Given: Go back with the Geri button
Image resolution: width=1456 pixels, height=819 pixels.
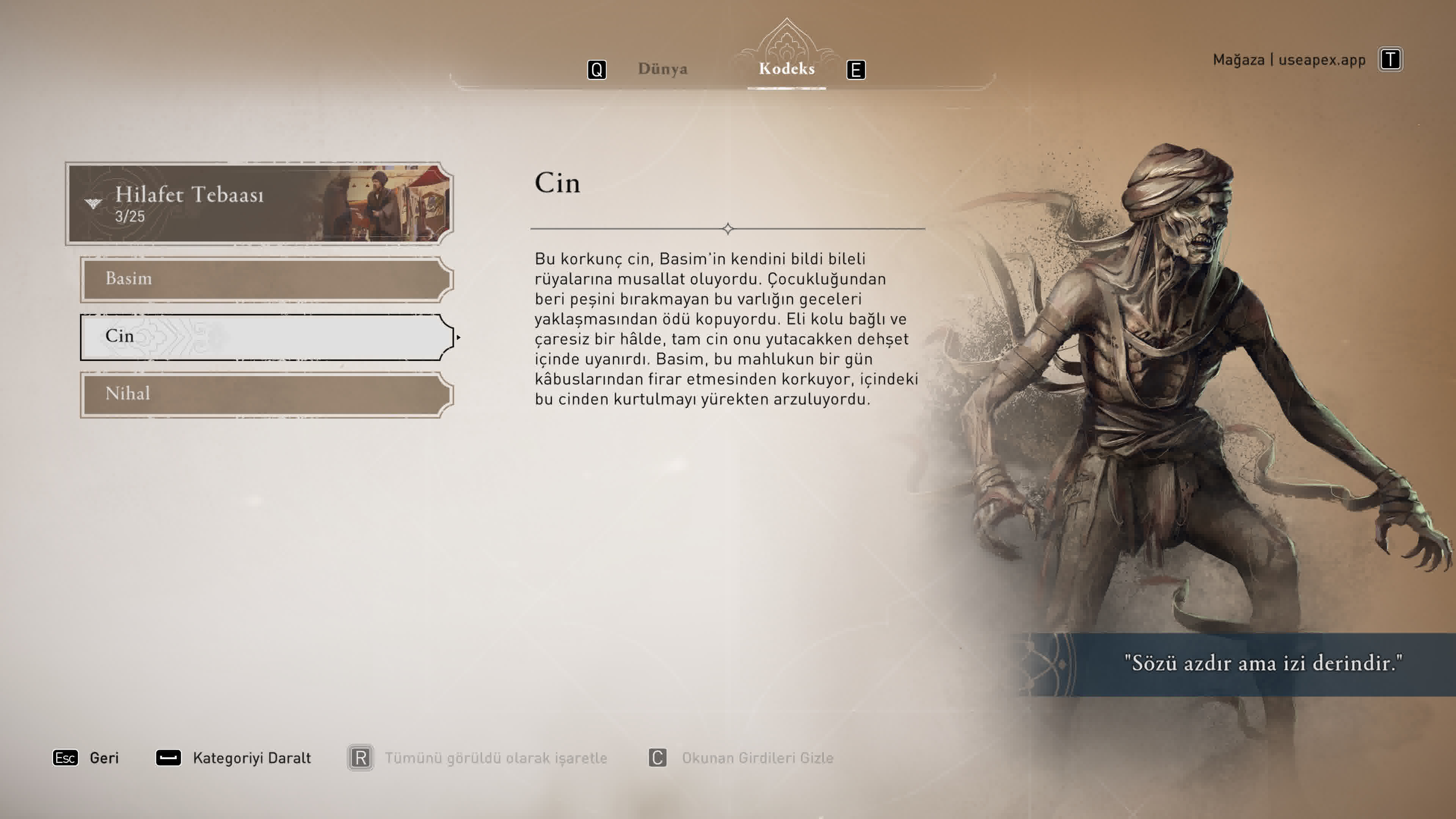Looking at the screenshot, I should click(86, 758).
